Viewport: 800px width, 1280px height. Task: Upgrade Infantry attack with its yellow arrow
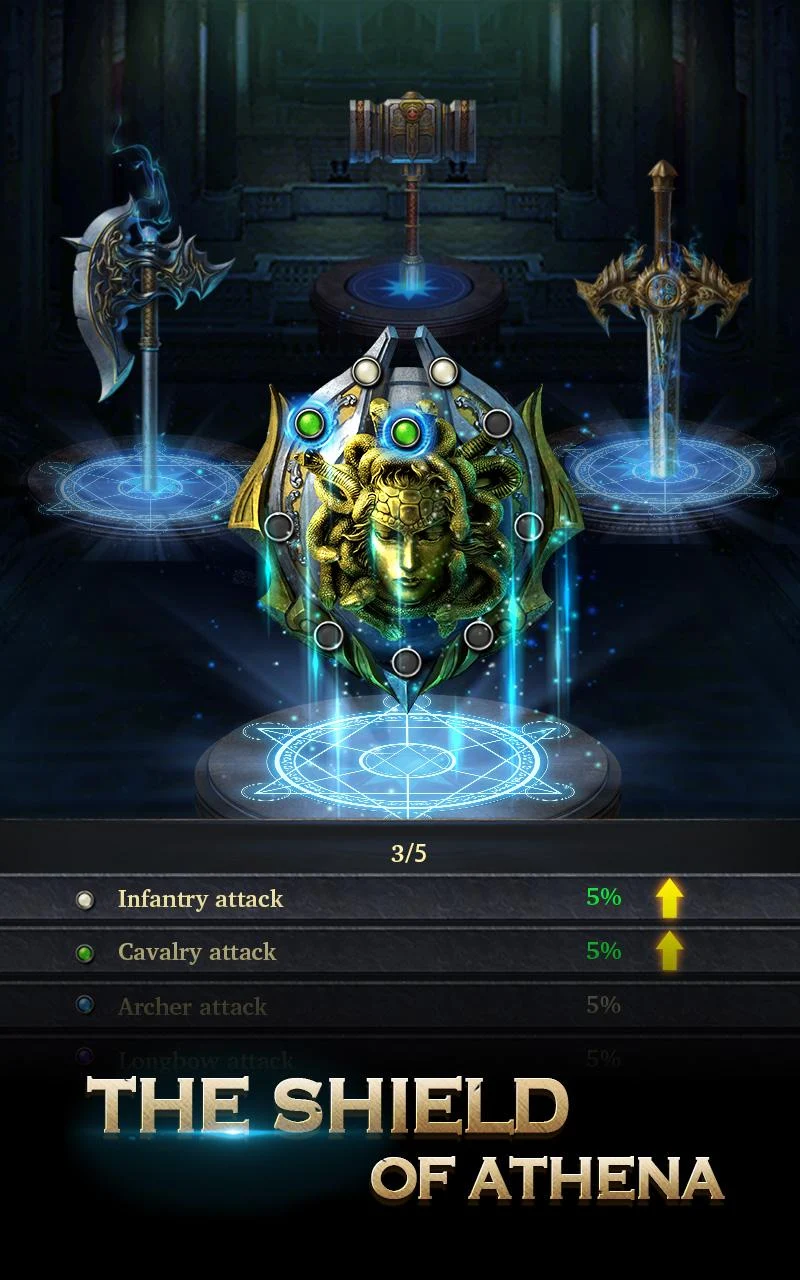click(669, 898)
